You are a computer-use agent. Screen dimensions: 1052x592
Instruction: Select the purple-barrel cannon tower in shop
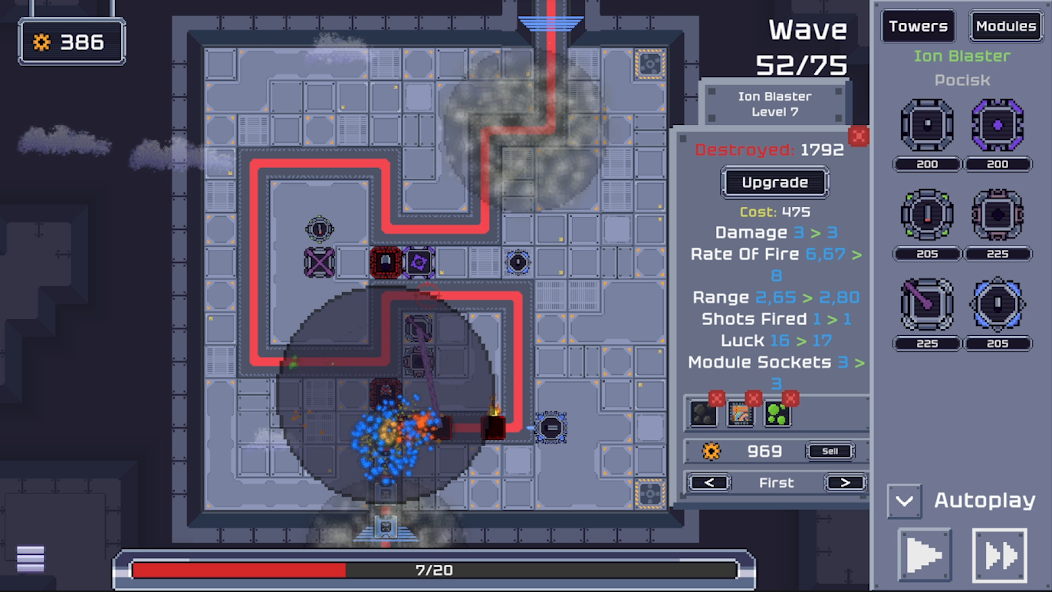click(927, 304)
